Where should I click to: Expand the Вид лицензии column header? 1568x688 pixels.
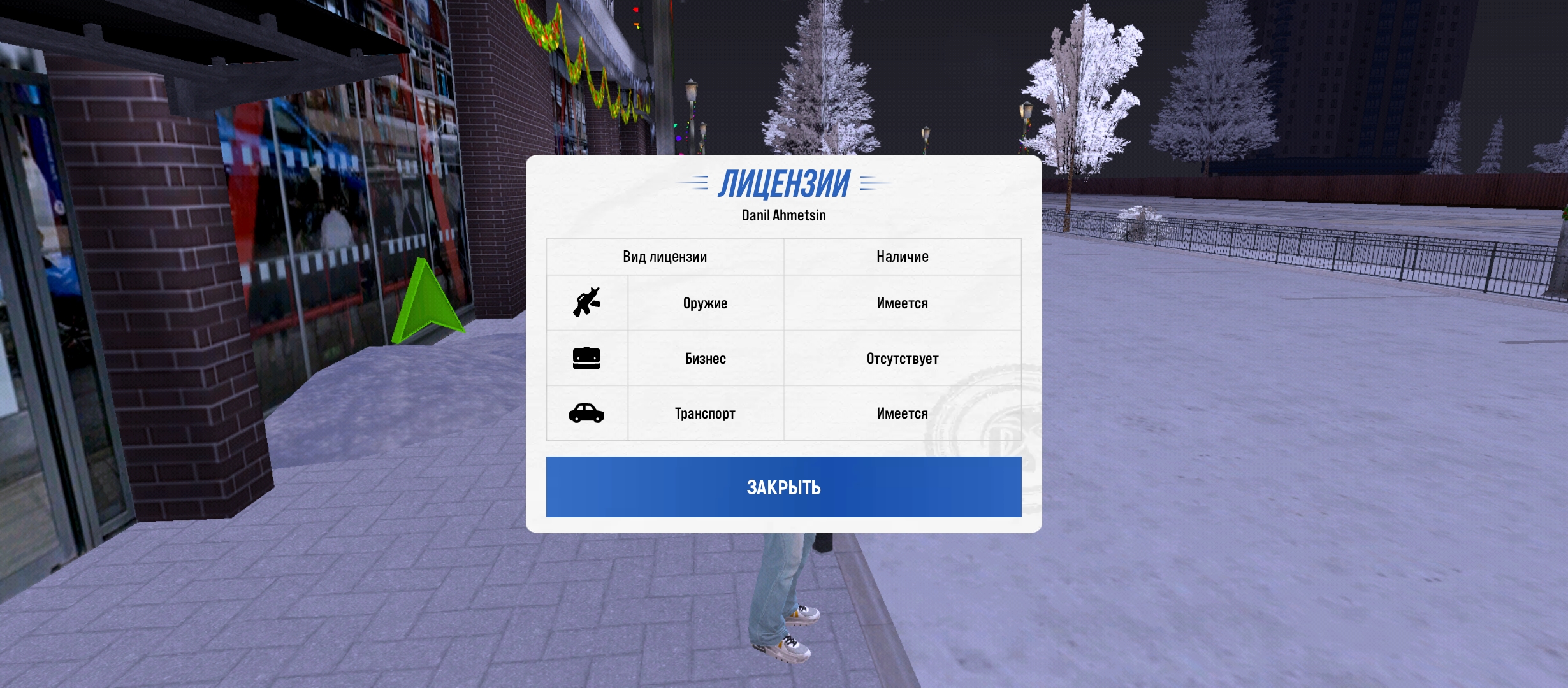665,257
